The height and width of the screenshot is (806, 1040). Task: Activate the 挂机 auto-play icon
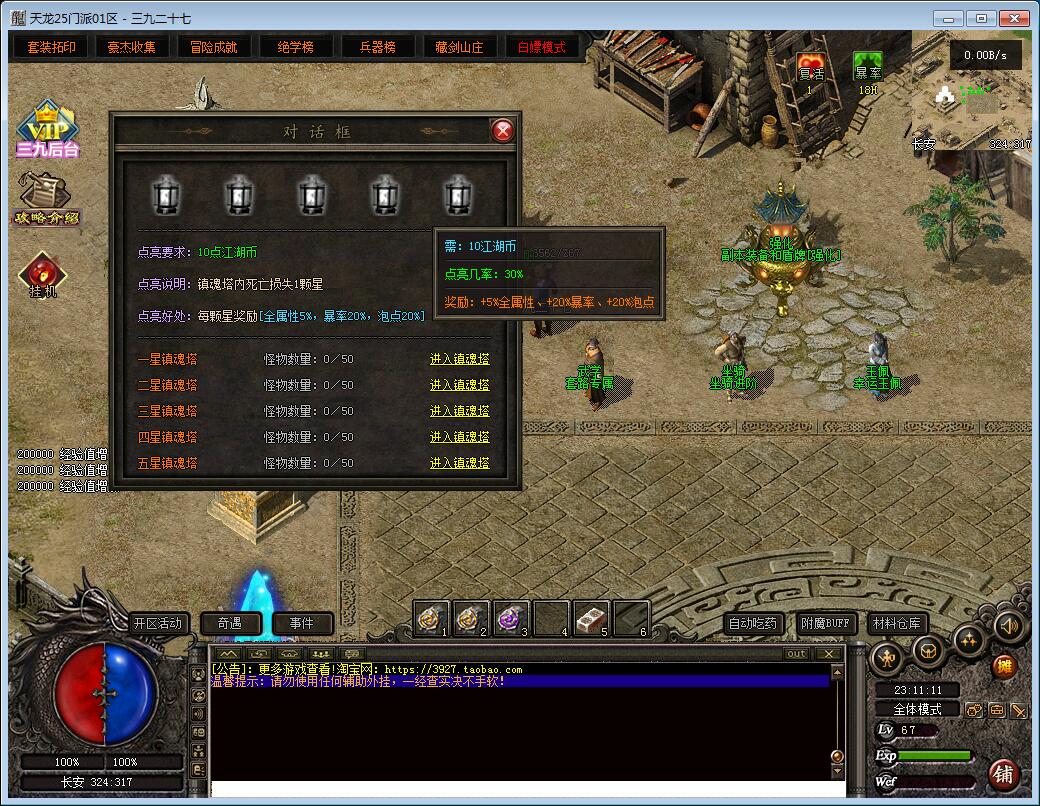[43, 276]
